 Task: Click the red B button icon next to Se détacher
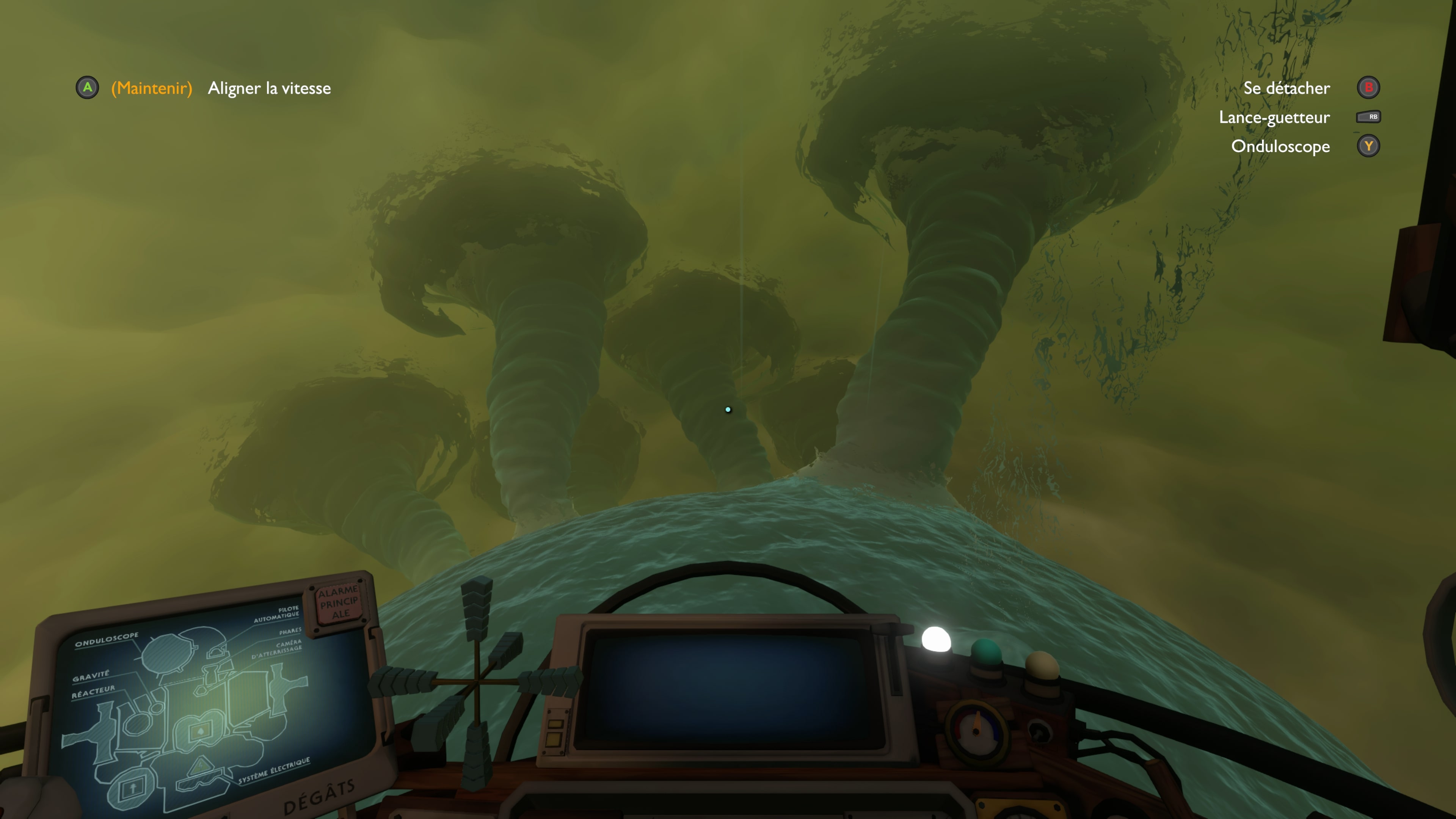tap(1368, 88)
